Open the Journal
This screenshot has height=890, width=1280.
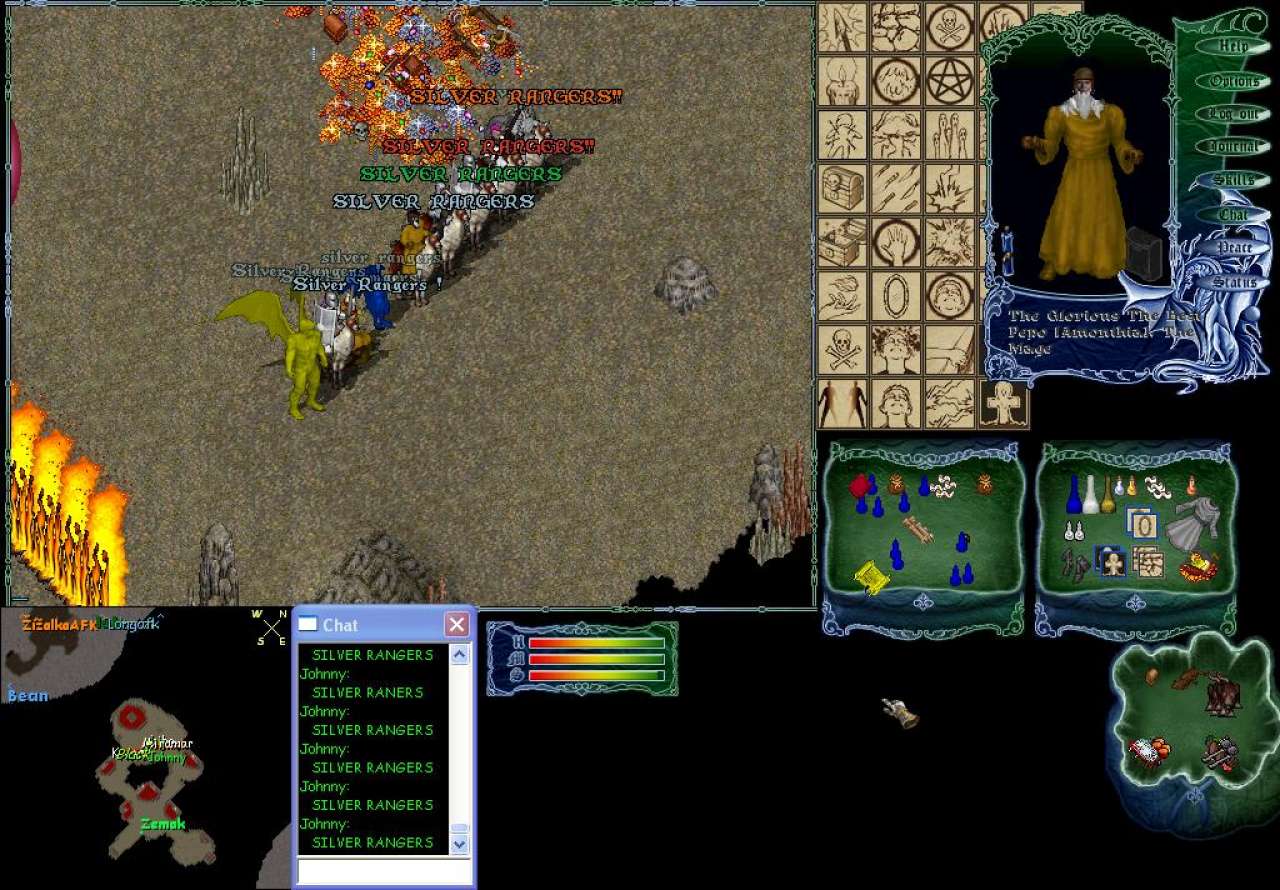1234,146
